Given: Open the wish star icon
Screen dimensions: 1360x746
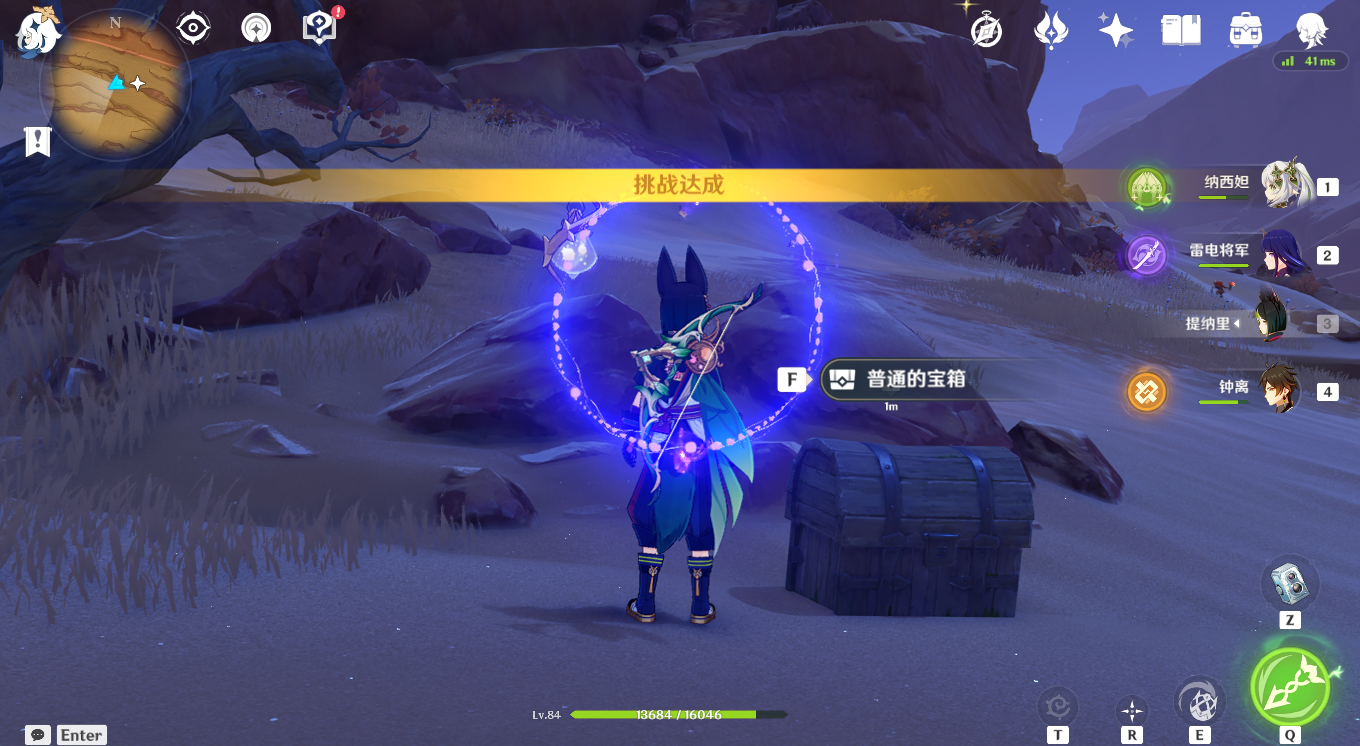Looking at the screenshot, I should 1114,31.
